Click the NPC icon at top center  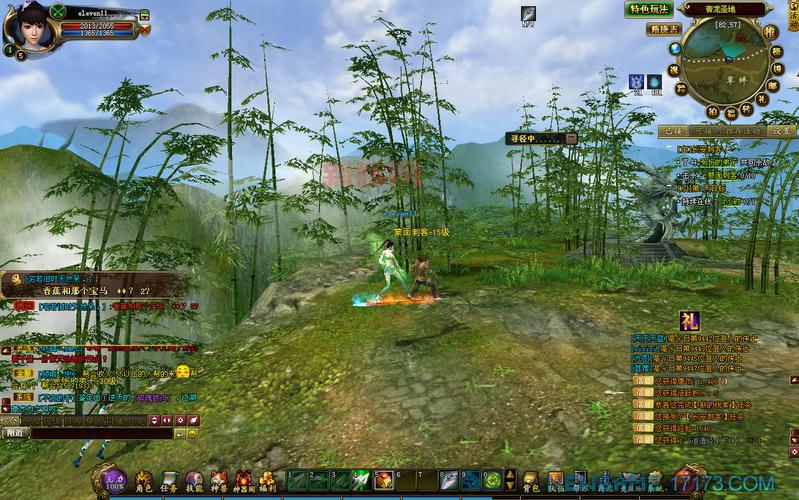point(528,15)
